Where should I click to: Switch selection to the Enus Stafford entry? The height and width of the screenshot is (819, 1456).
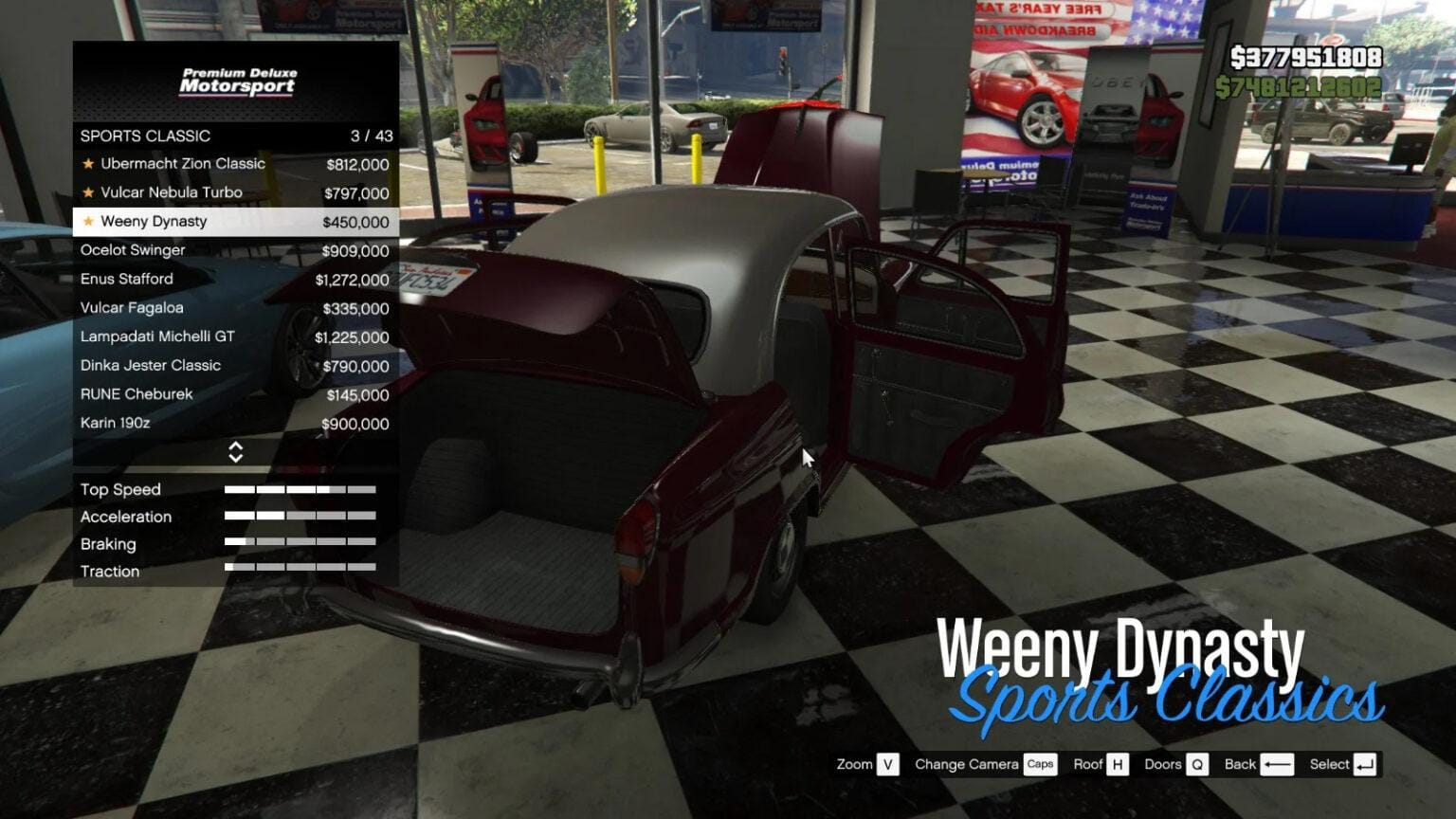pos(127,279)
